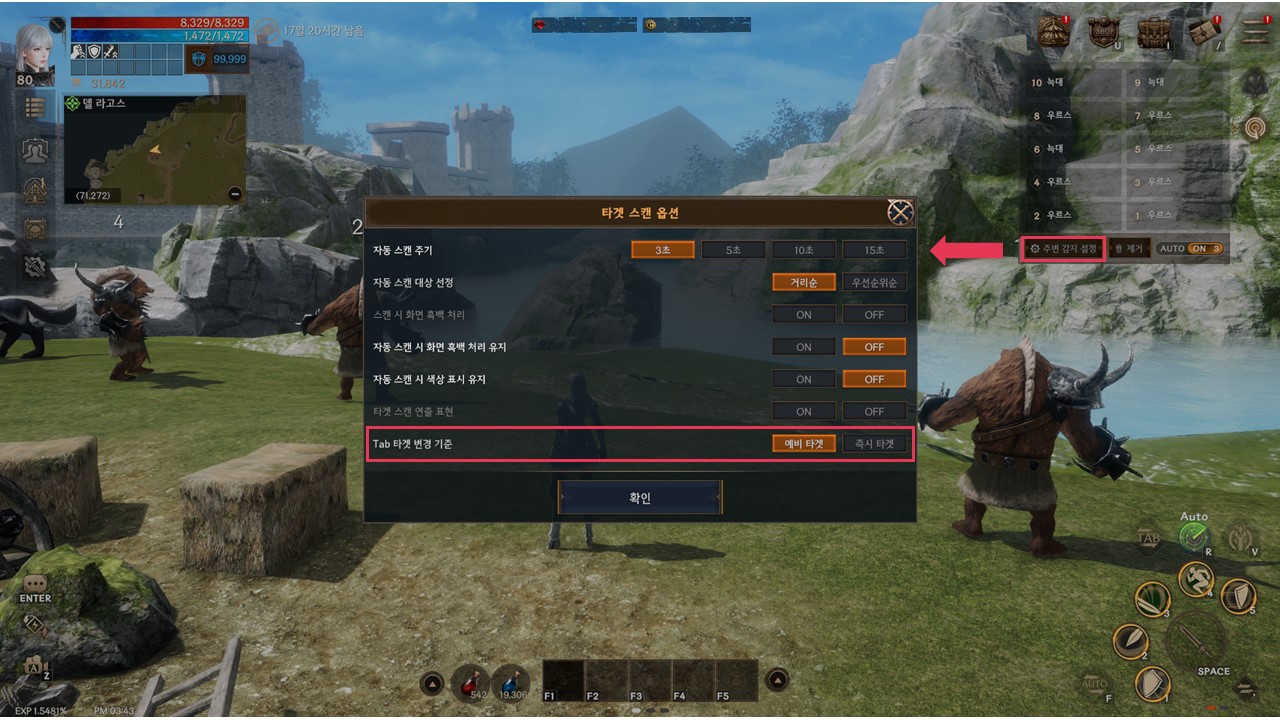Viewport: 1280px width, 720px height.
Task: Switch Tab target change to 즉시 타겟
Action: [x=874, y=443]
